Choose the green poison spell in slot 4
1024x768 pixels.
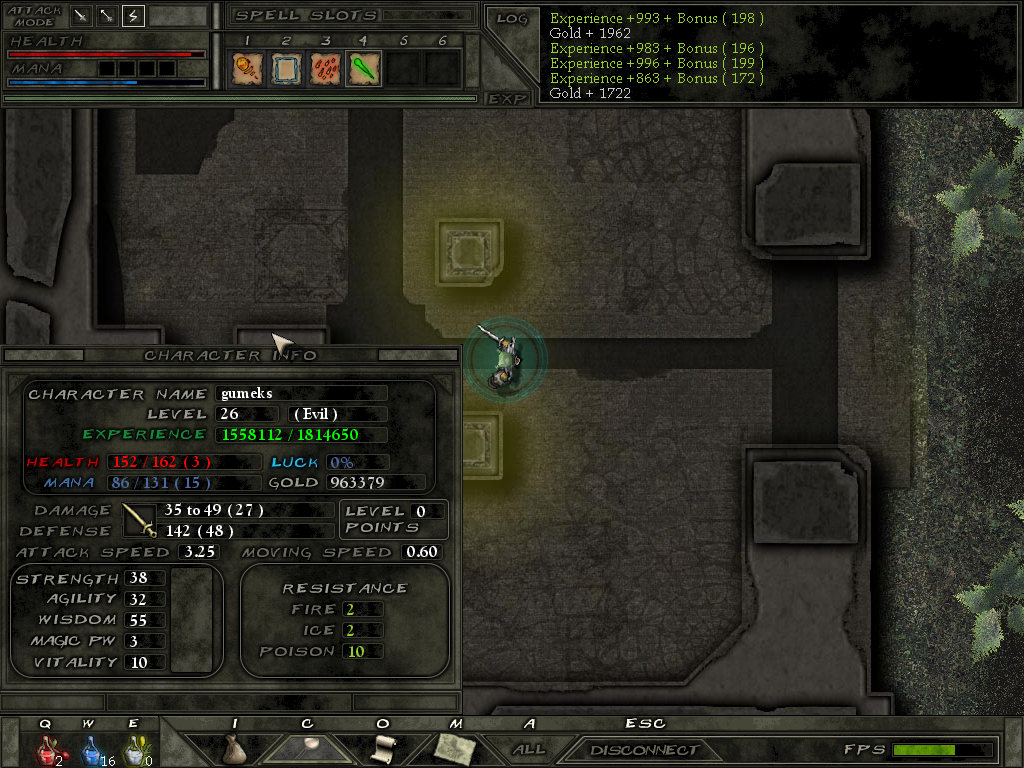point(363,68)
